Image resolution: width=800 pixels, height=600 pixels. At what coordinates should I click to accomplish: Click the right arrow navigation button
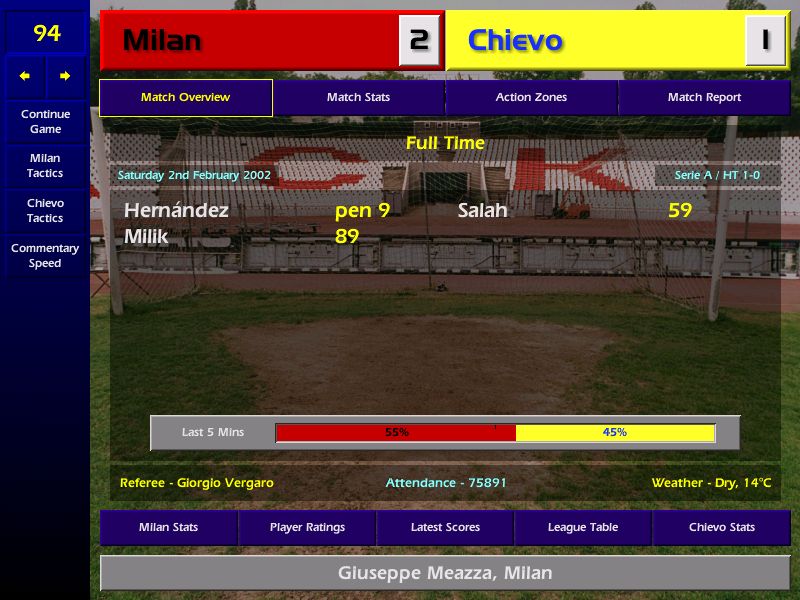tap(65, 76)
